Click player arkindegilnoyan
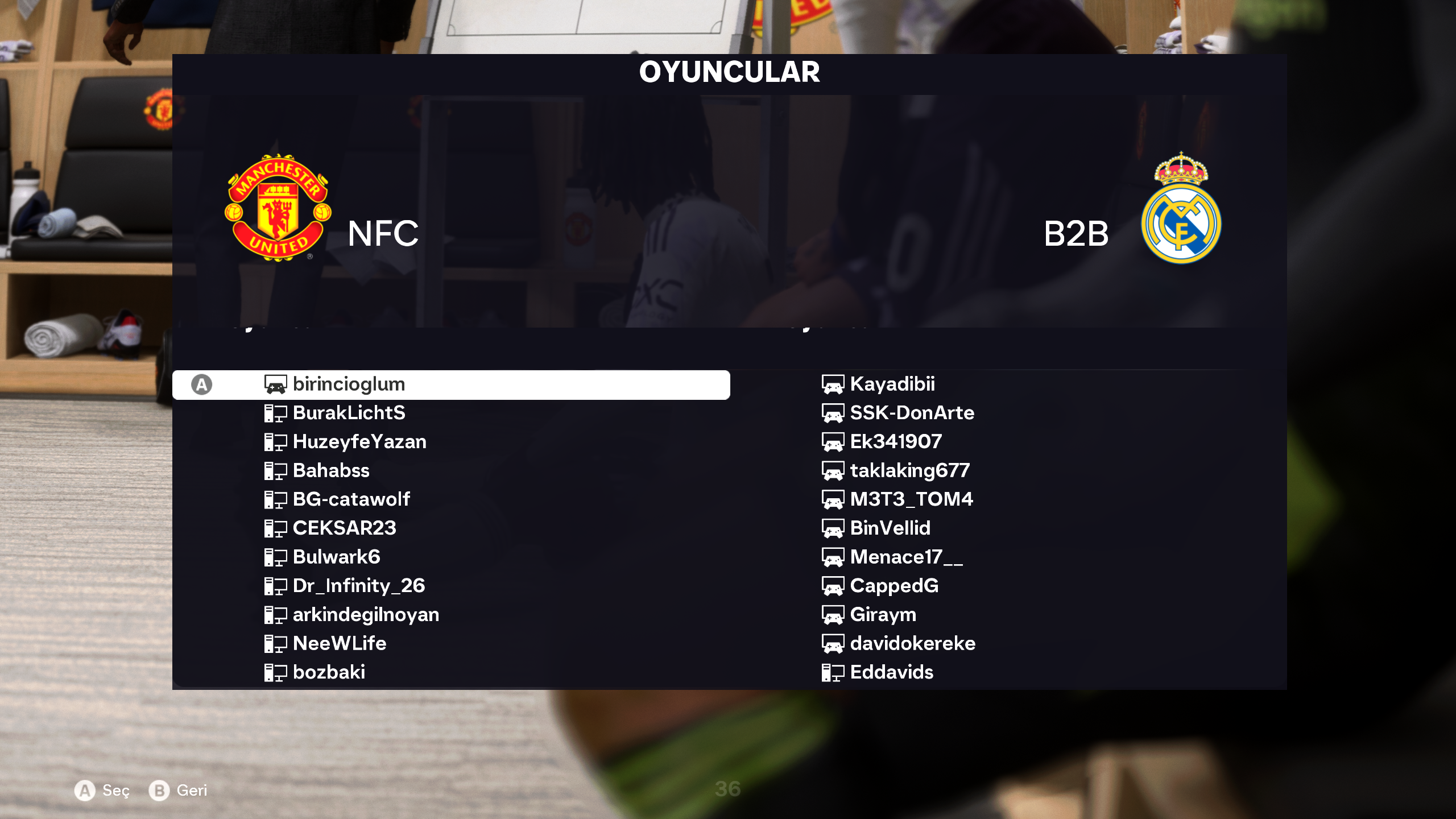 pos(365,615)
